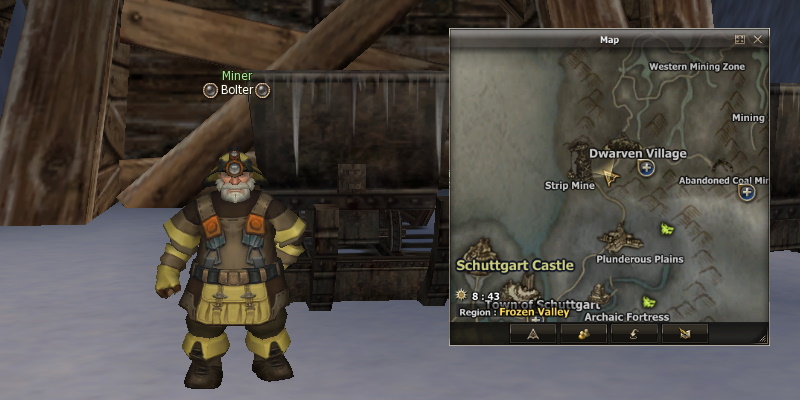Close the Map window
Viewport: 800px width, 400px height.
point(757,40)
